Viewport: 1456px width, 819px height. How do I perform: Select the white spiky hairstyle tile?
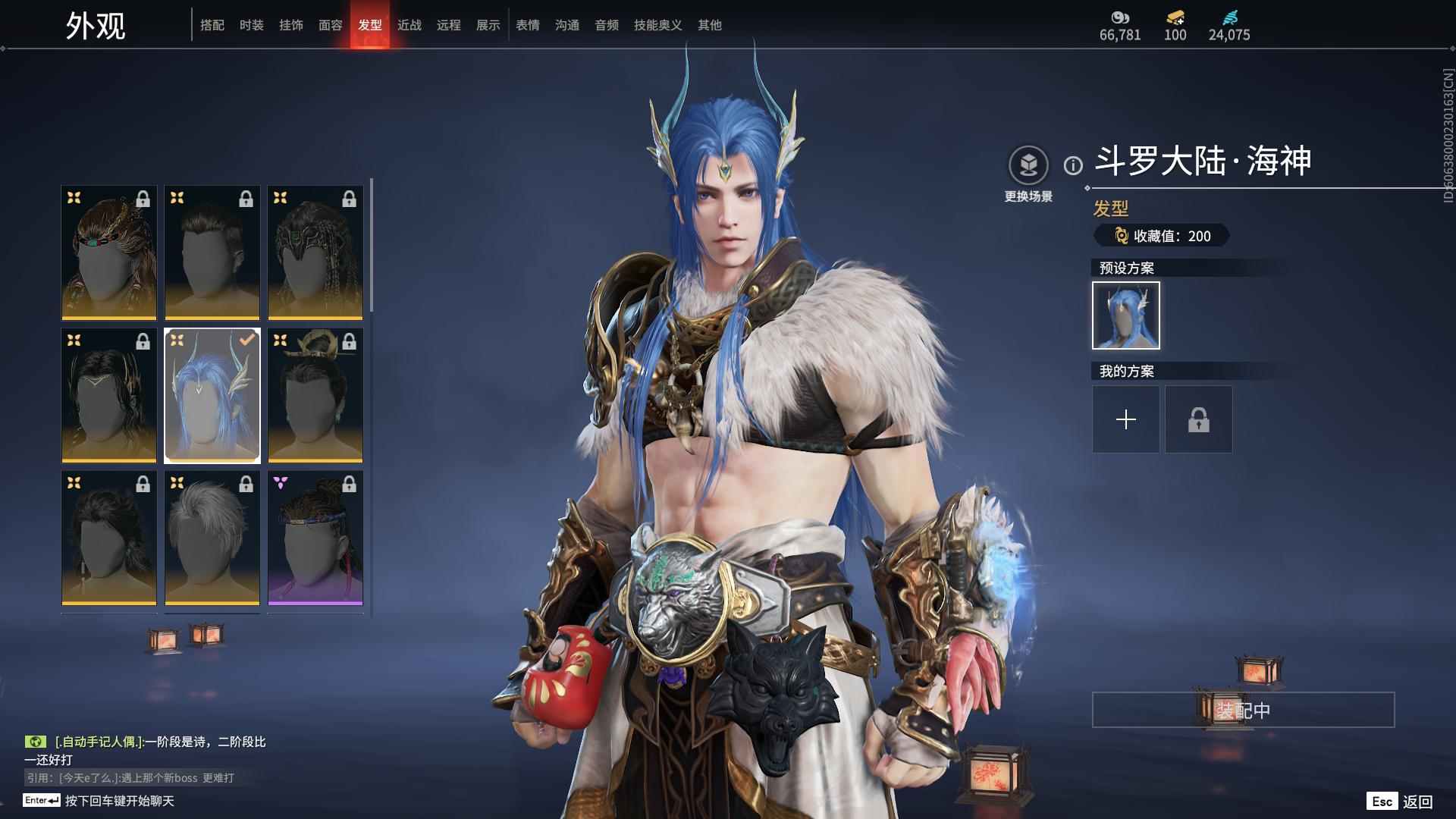tap(212, 538)
